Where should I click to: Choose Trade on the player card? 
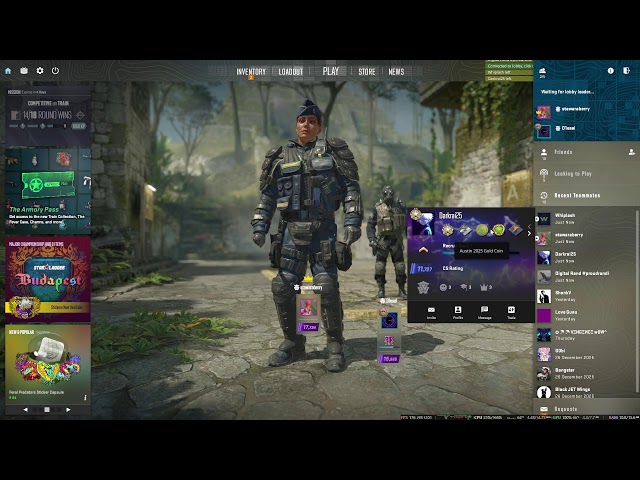tap(511, 312)
